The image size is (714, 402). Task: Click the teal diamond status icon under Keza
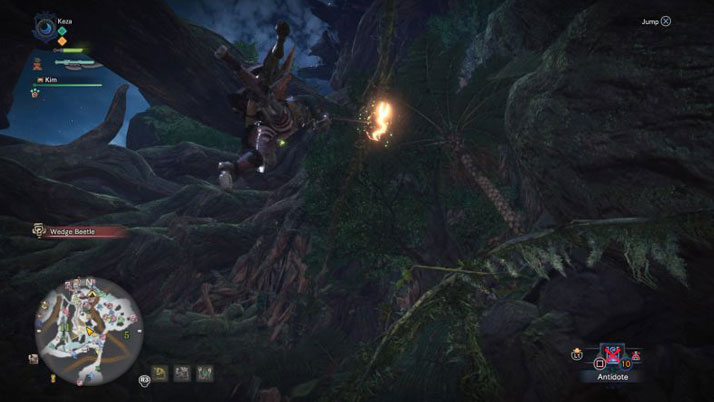tap(62, 30)
